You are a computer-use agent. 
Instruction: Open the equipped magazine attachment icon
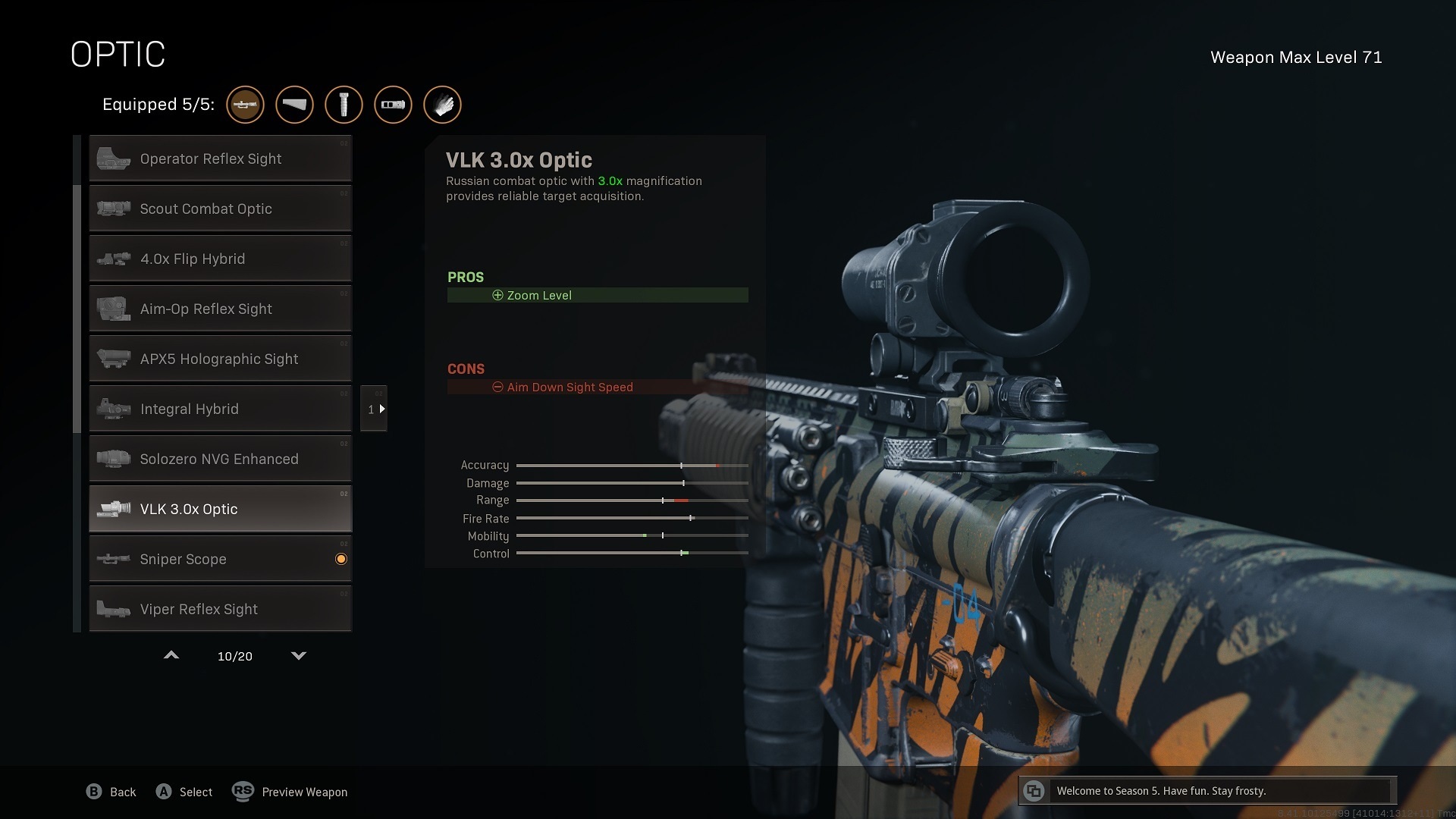click(x=393, y=105)
